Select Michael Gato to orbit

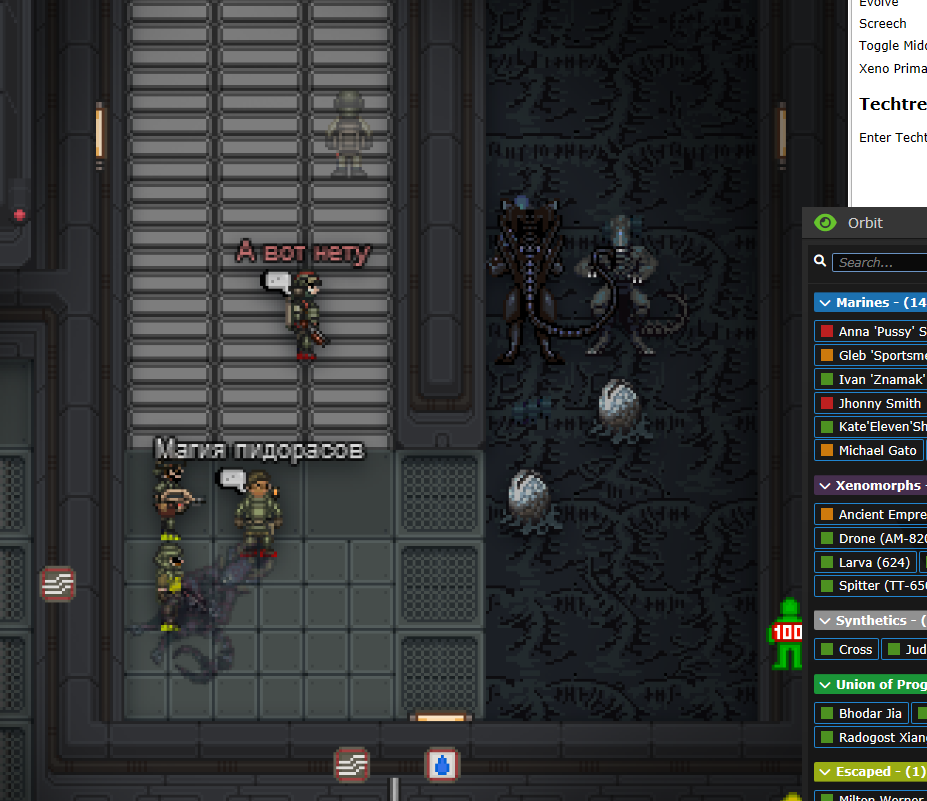coord(868,451)
